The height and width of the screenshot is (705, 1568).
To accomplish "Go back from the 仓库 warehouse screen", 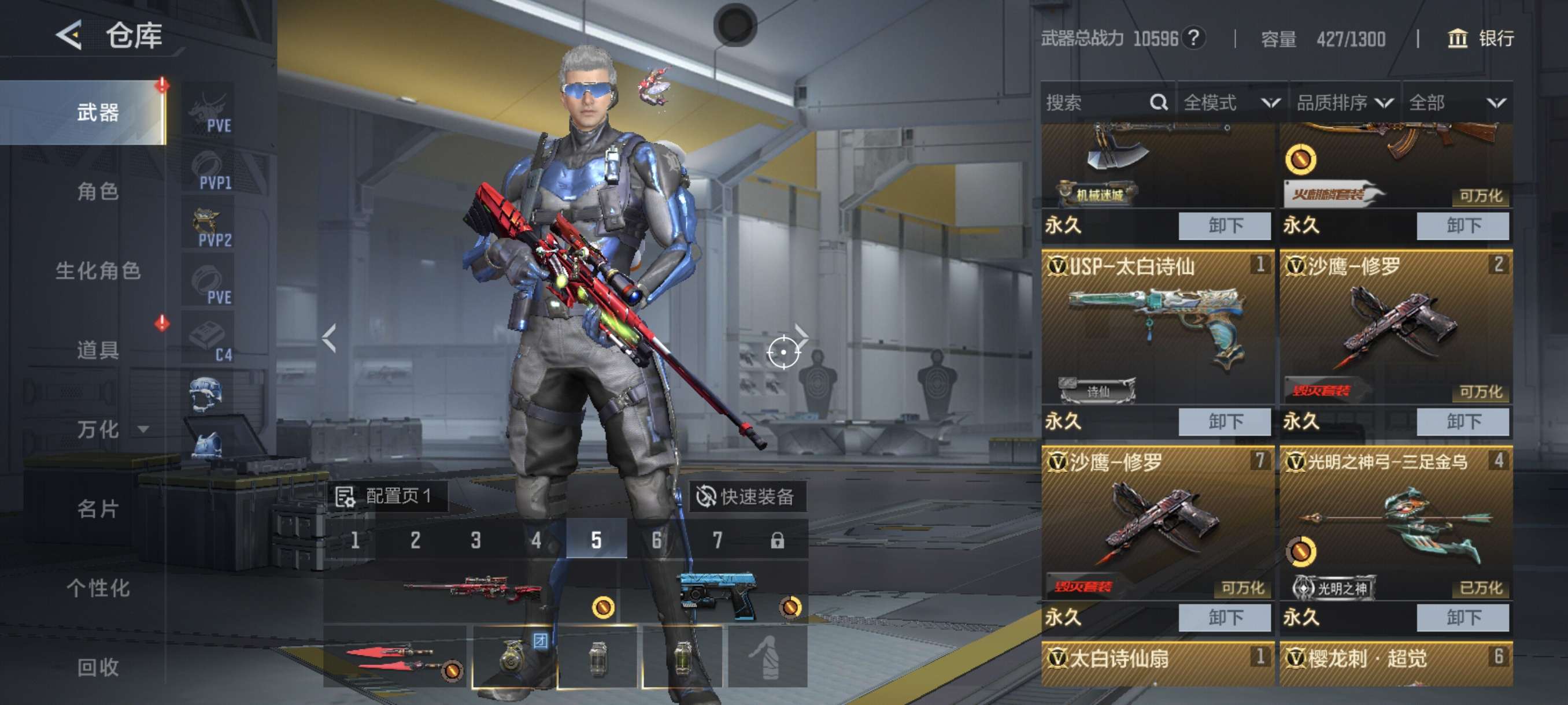I will click(x=69, y=35).
